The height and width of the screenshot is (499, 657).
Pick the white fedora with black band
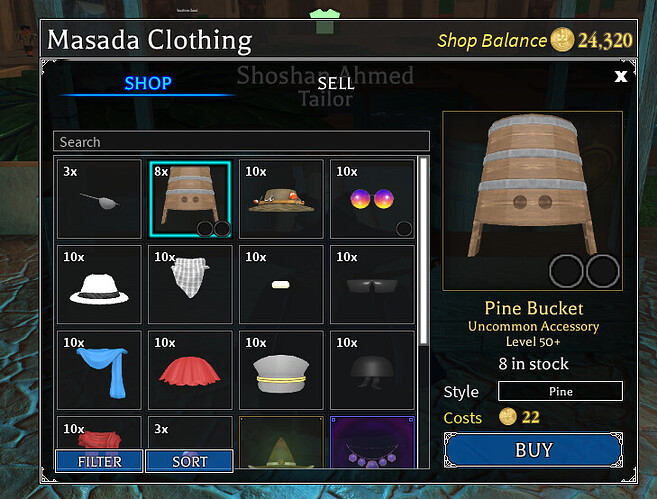[x=99, y=285]
